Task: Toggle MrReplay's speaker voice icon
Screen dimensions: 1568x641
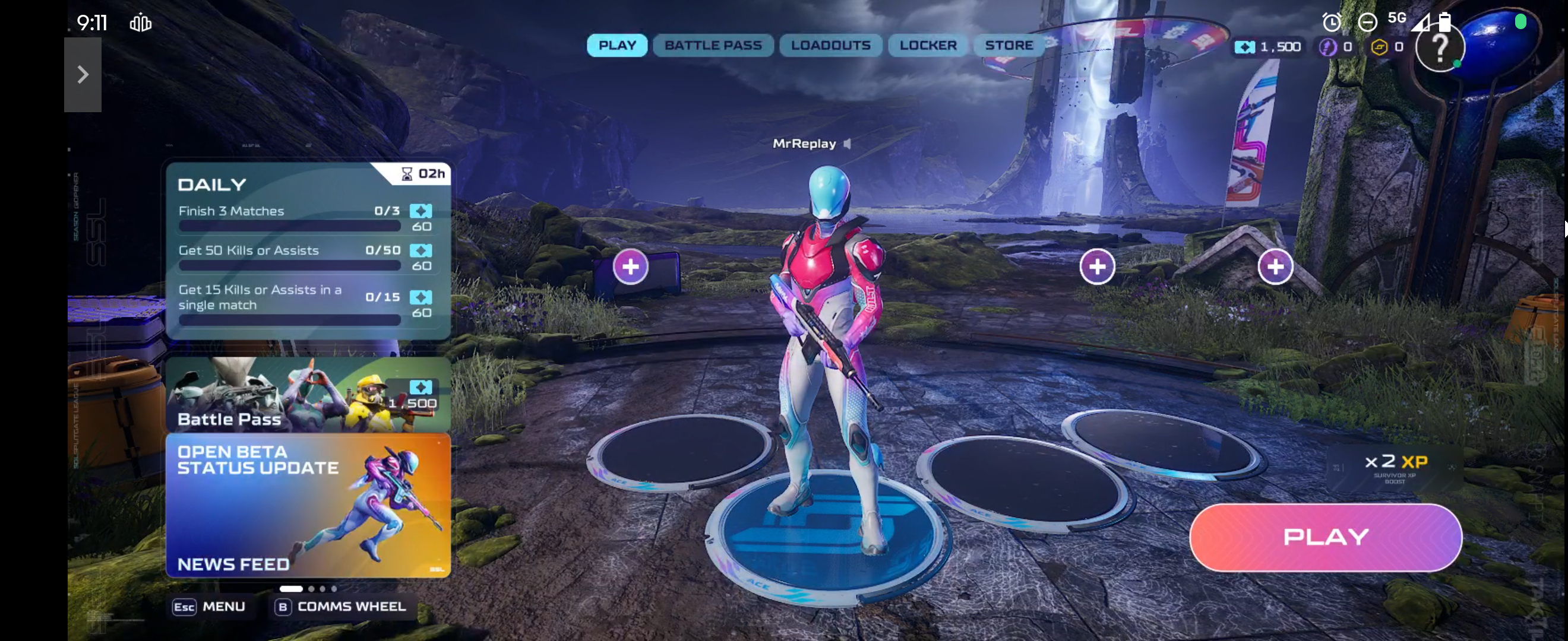Action: click(x=848, y=144)
